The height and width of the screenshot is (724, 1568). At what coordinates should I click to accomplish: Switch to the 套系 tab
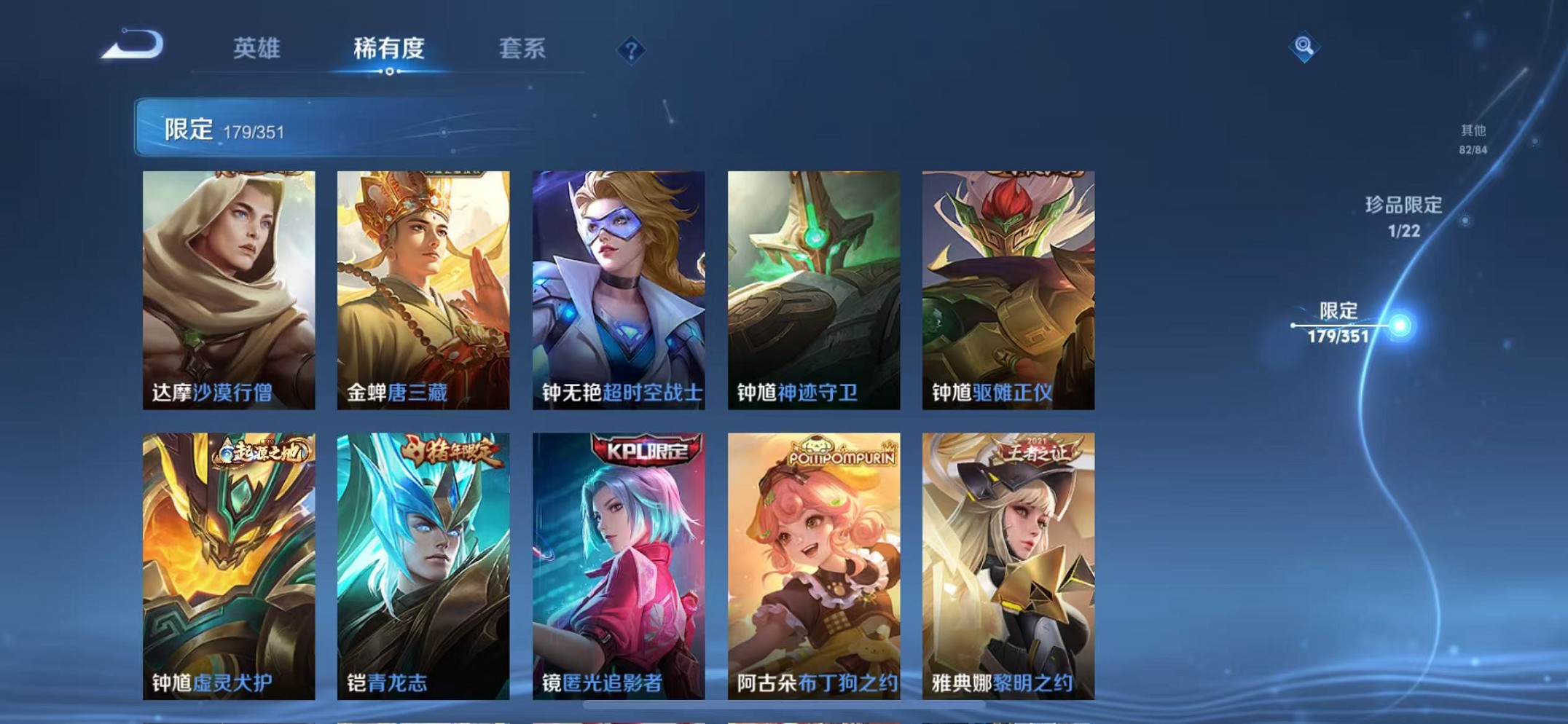pyautogui.click(x=521, y=47)
